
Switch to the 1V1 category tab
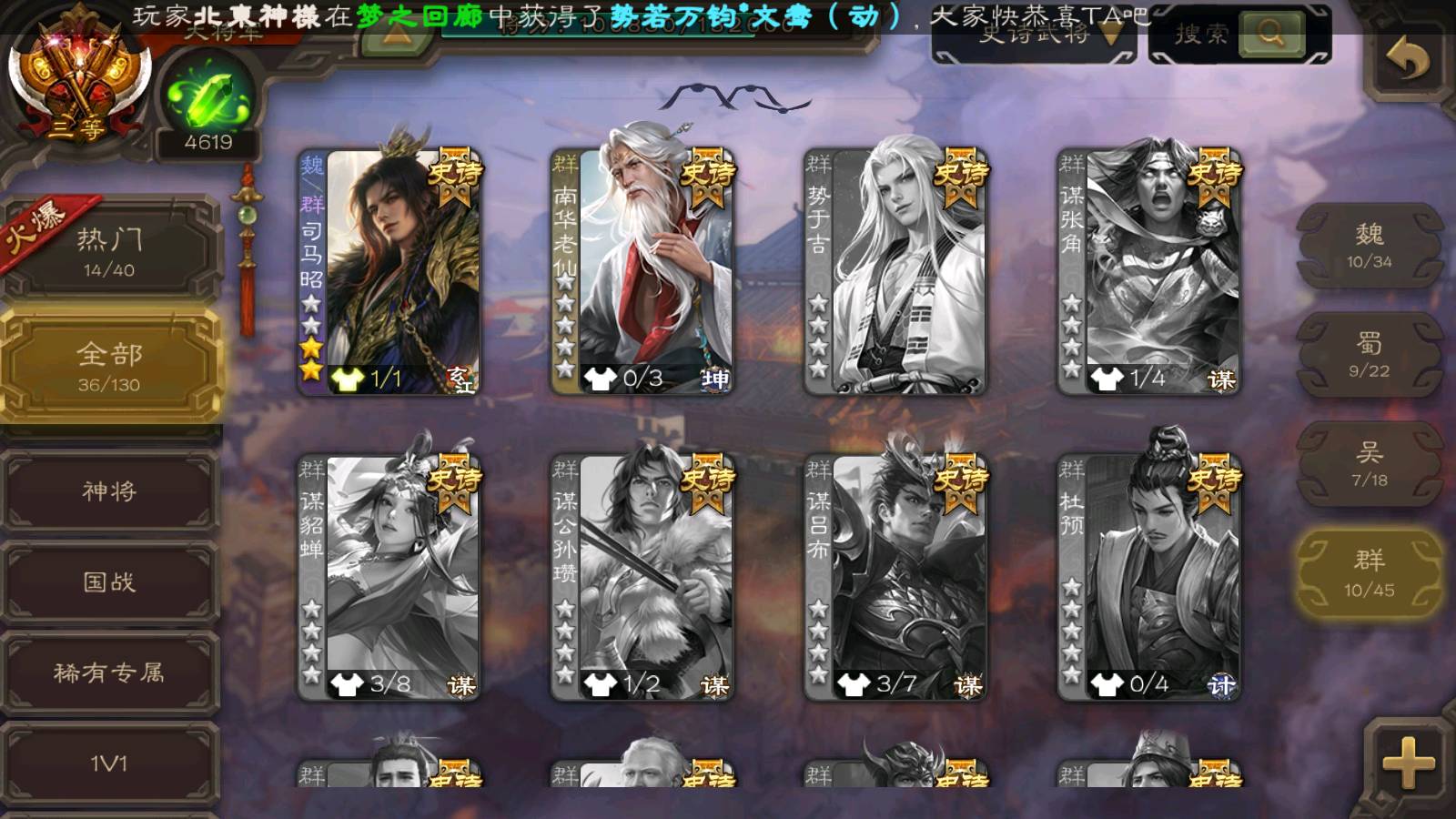[109, 763]
